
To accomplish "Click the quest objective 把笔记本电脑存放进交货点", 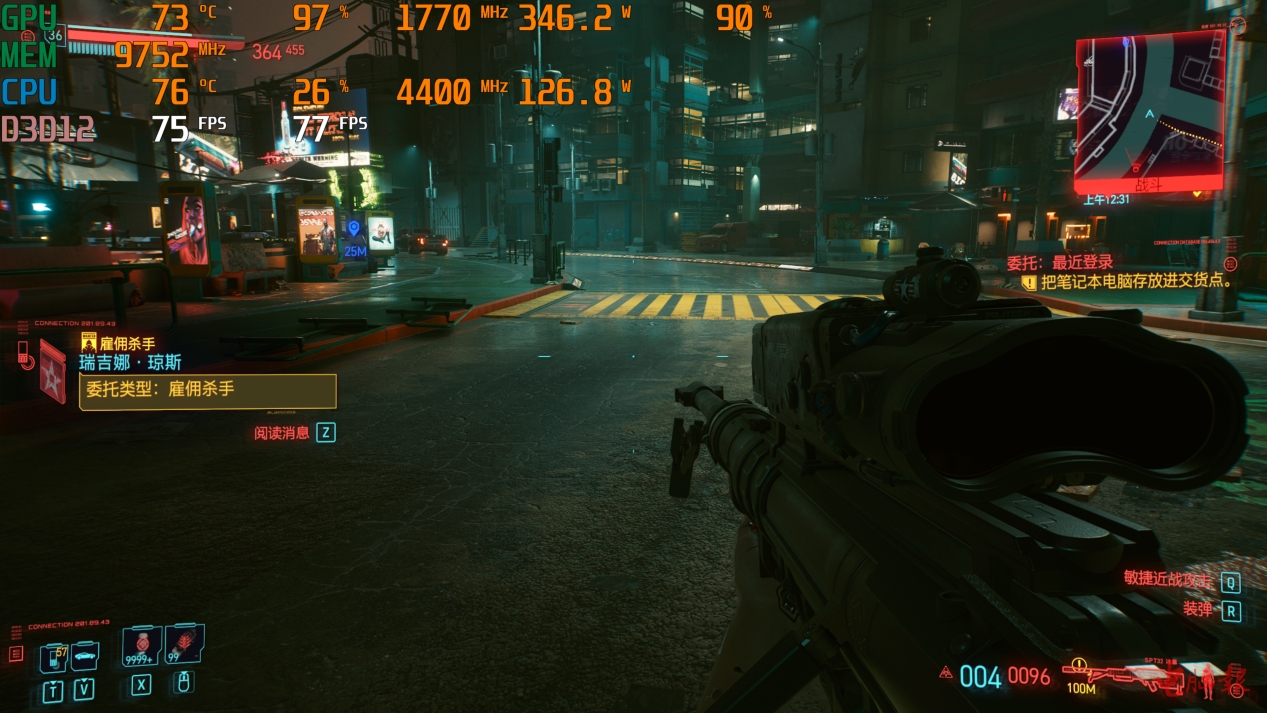I will pyautogui.click(x=1135, y=282).
